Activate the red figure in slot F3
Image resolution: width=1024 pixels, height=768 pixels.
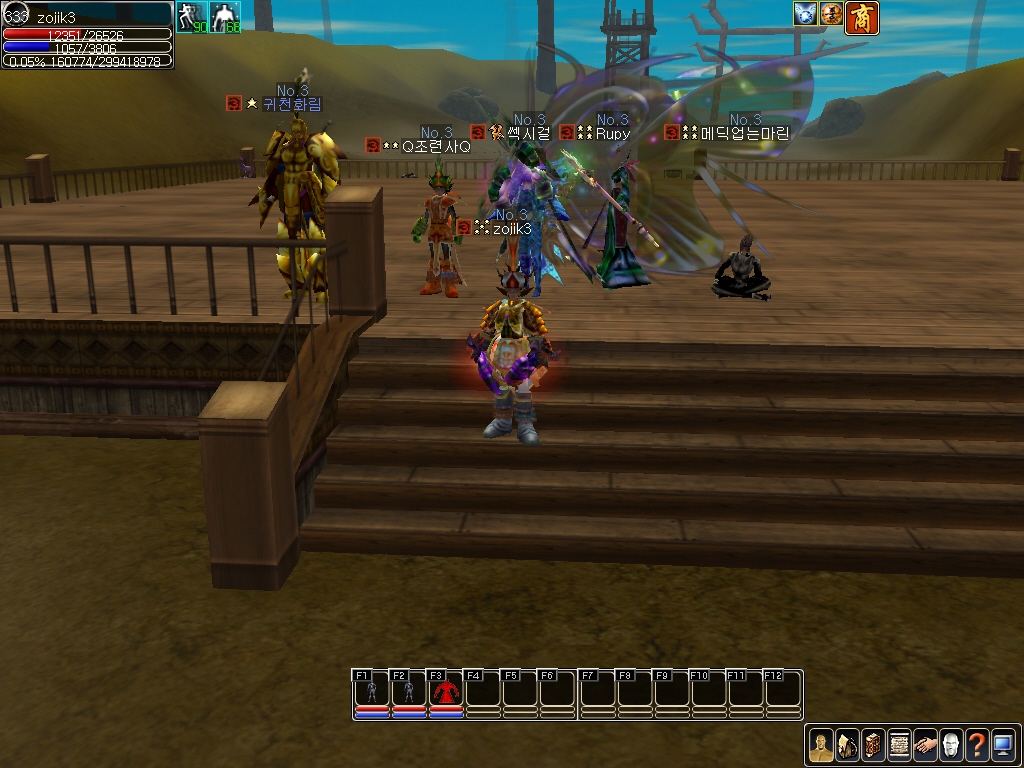pyautogui.click(x=446, y=691)
